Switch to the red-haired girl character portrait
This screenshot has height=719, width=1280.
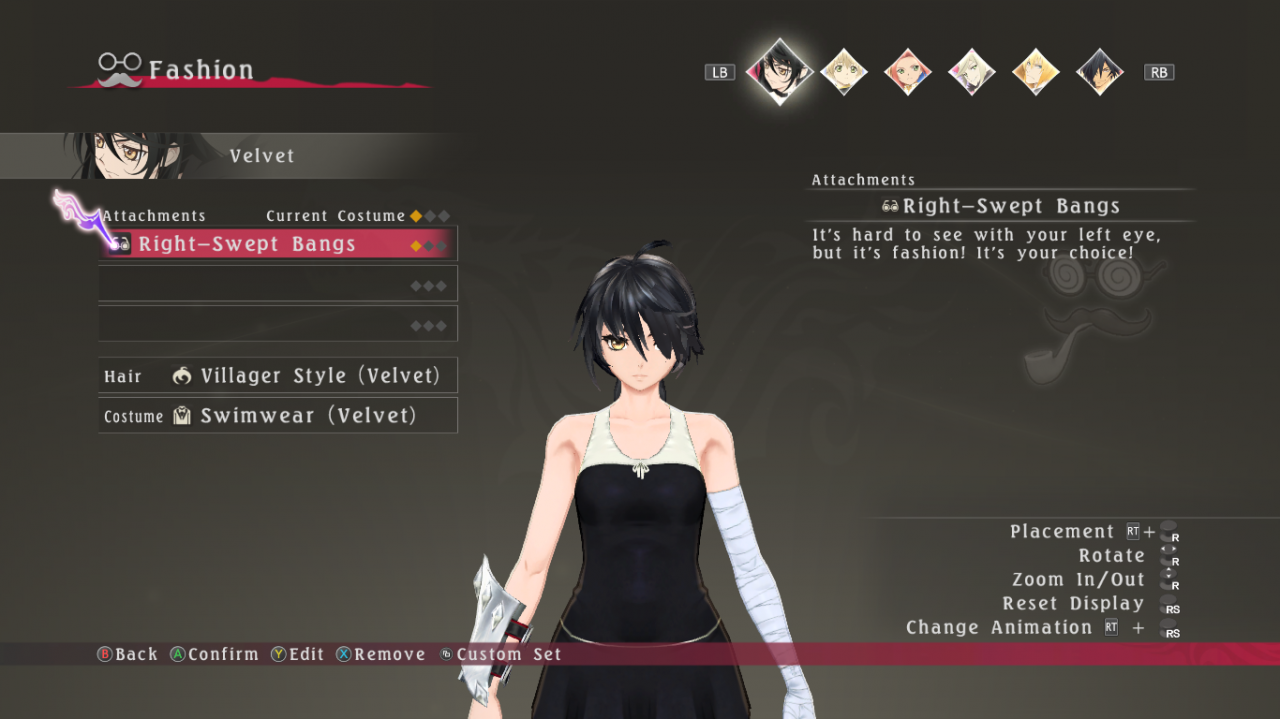tap(907, 72)
